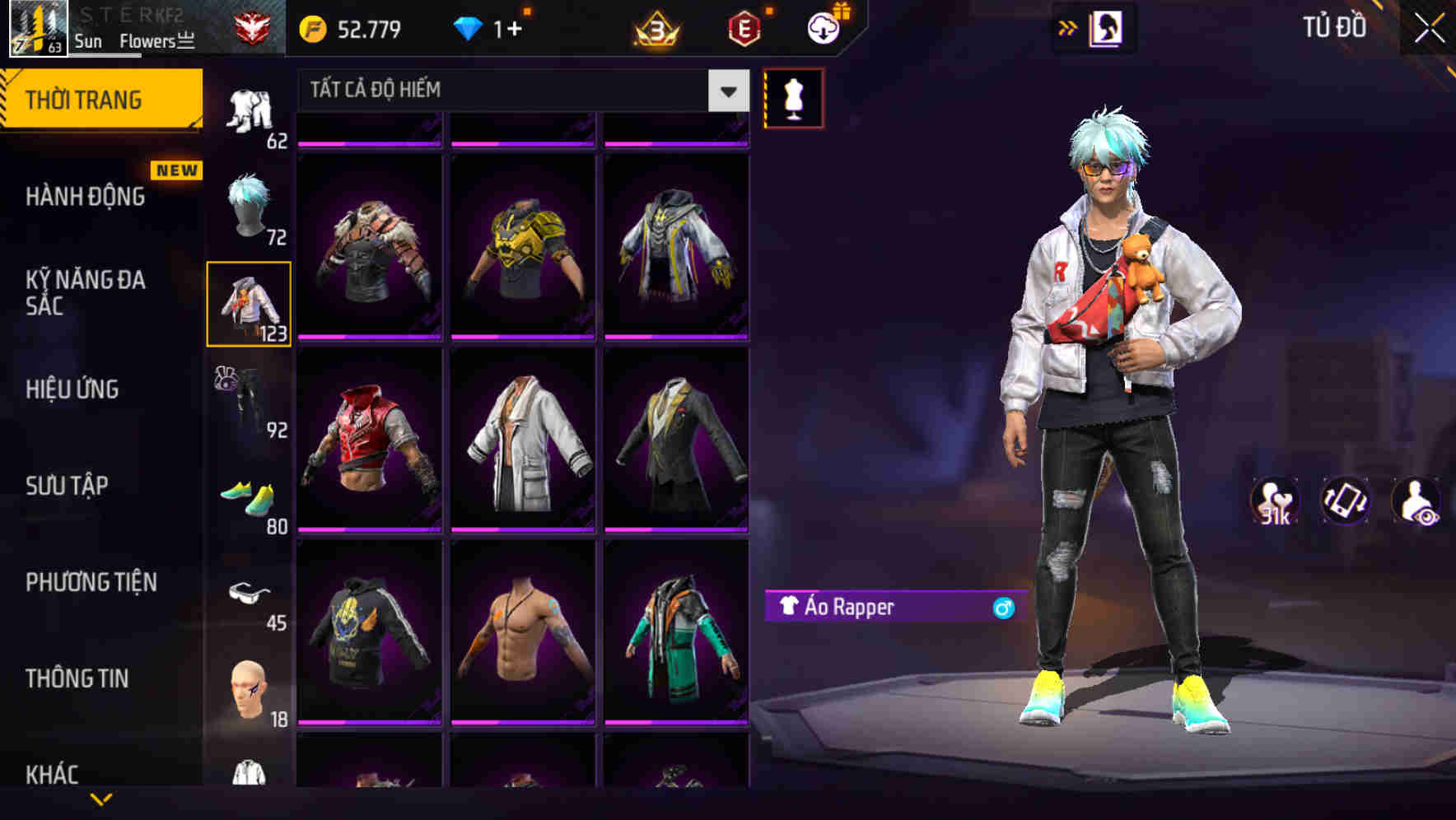Click the mannequin preview icon beside rarity filter
1456x820 pixels.
794,97
